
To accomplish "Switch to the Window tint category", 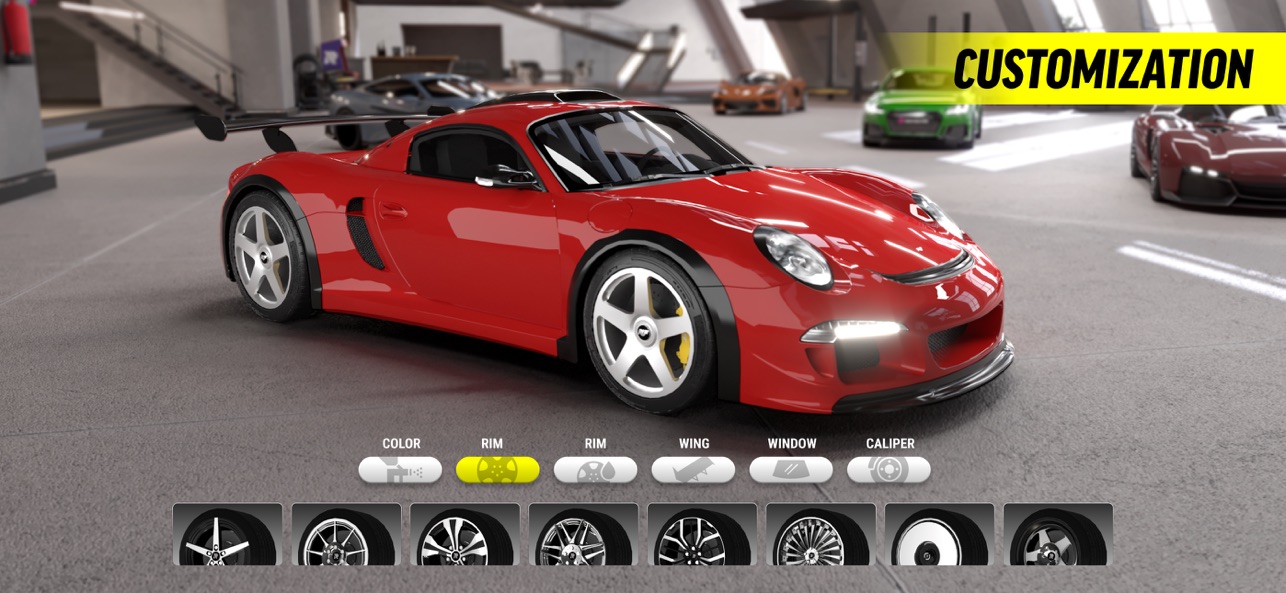I will [x=791, y=470].
